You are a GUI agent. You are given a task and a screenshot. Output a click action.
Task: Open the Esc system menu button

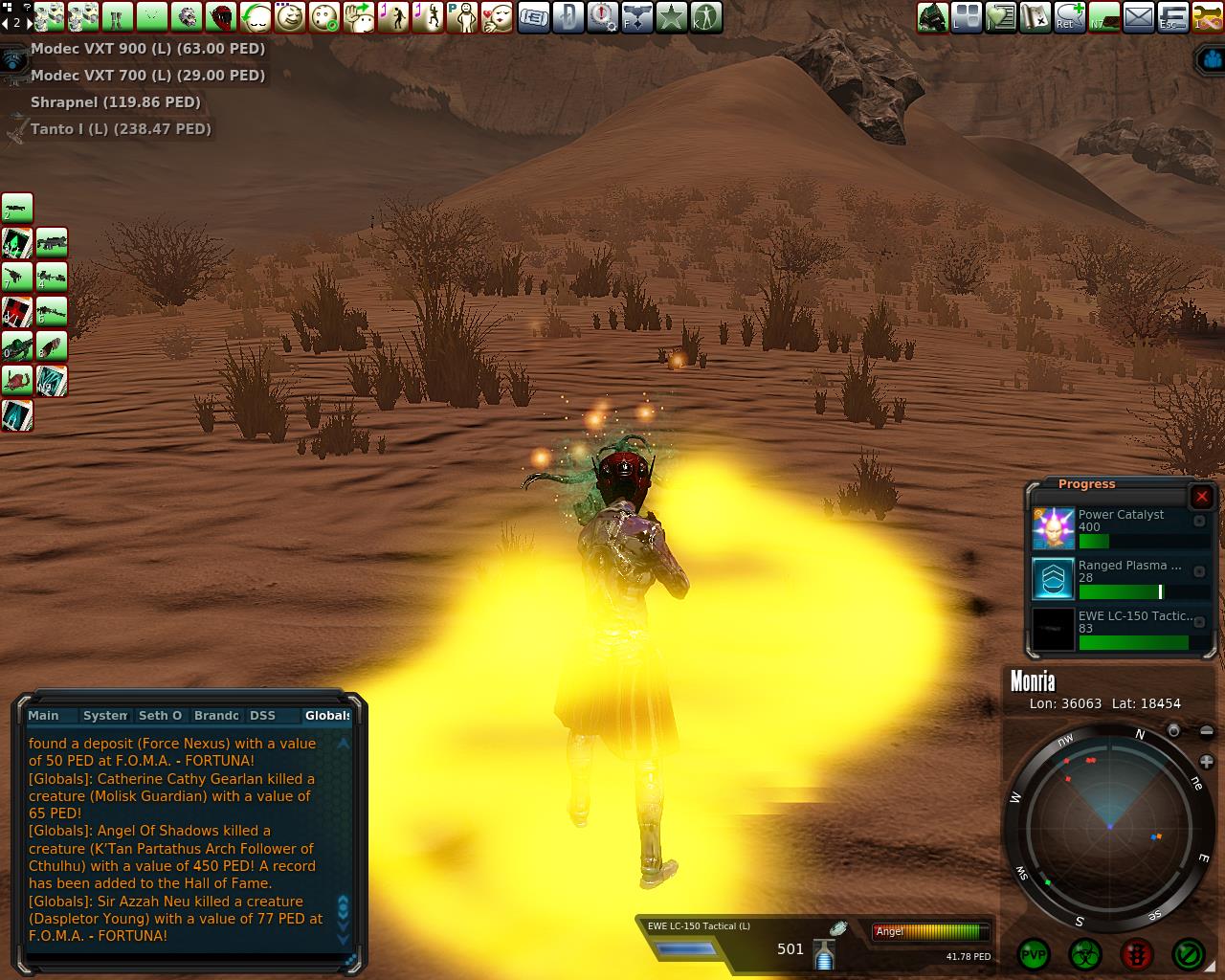coord(1173,17)
